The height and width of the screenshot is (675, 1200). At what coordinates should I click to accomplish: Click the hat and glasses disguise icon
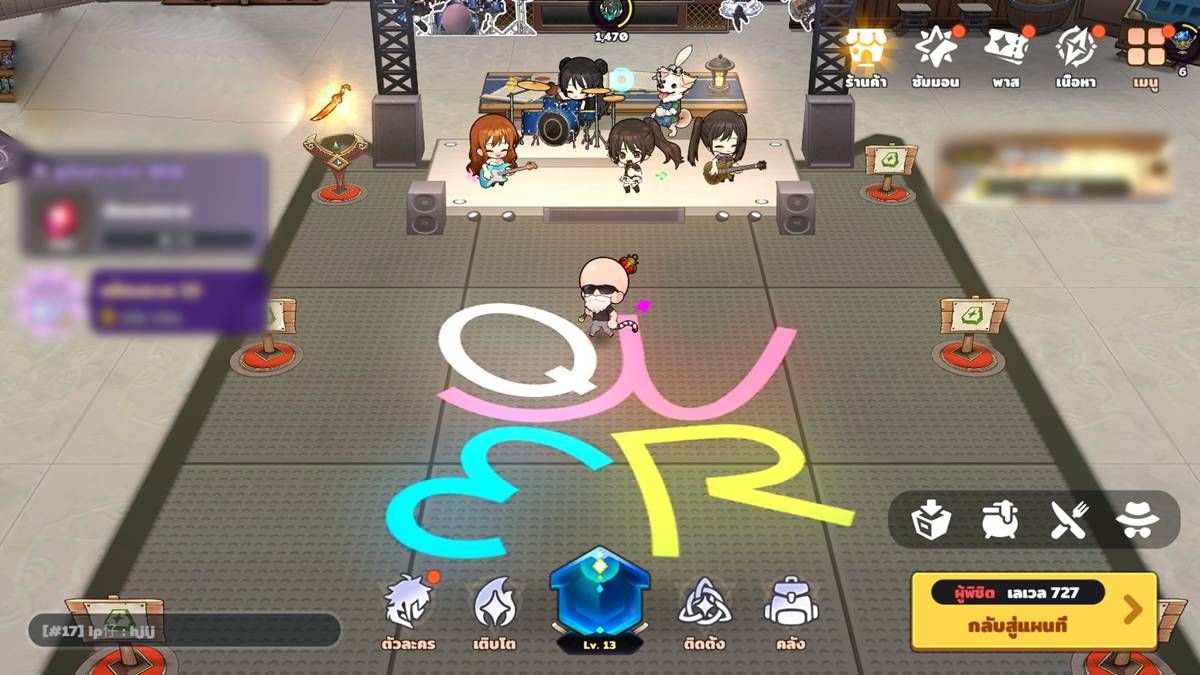click(1137, 520)
